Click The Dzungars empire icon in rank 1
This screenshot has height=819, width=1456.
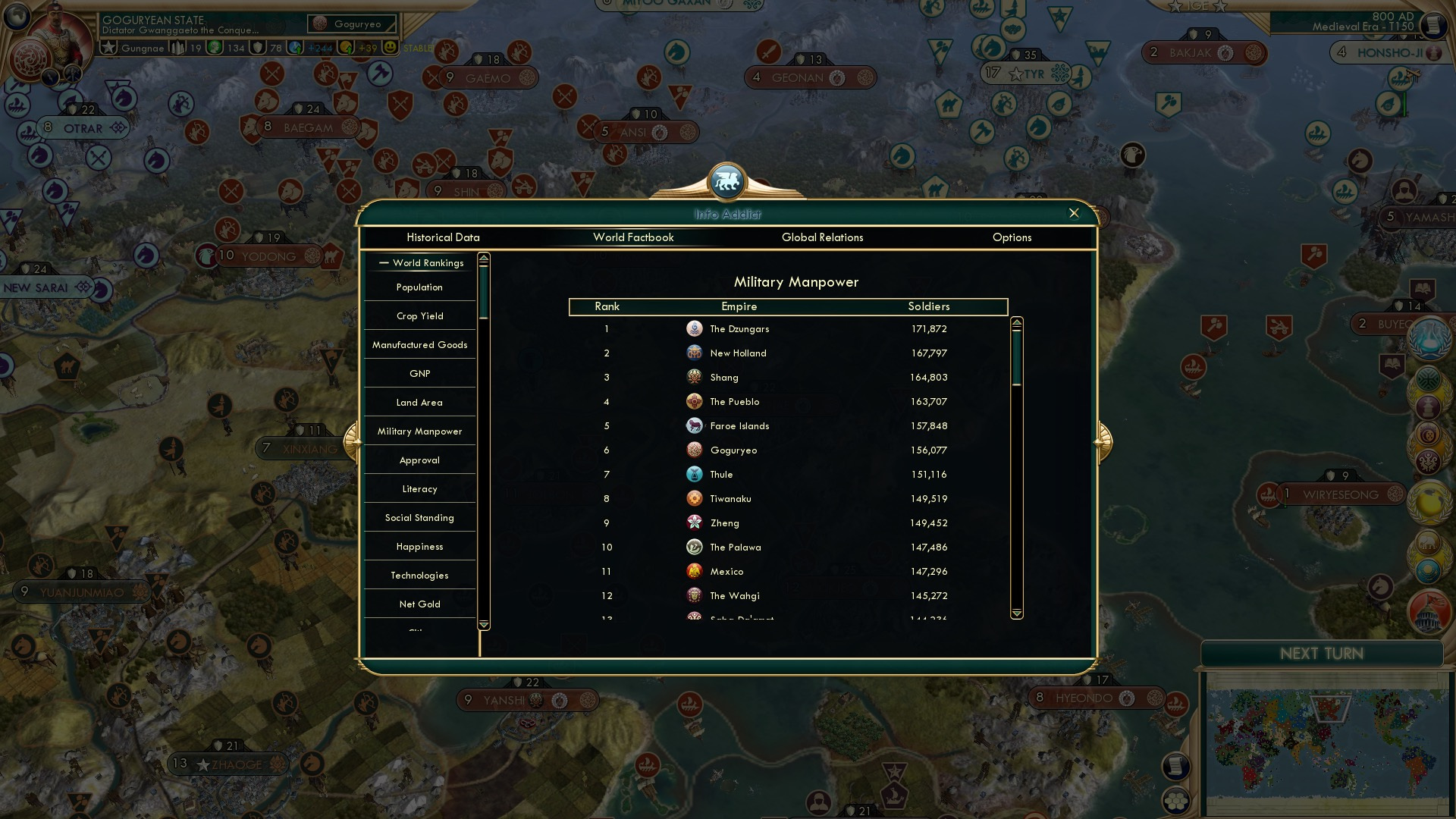coord(695,328)
